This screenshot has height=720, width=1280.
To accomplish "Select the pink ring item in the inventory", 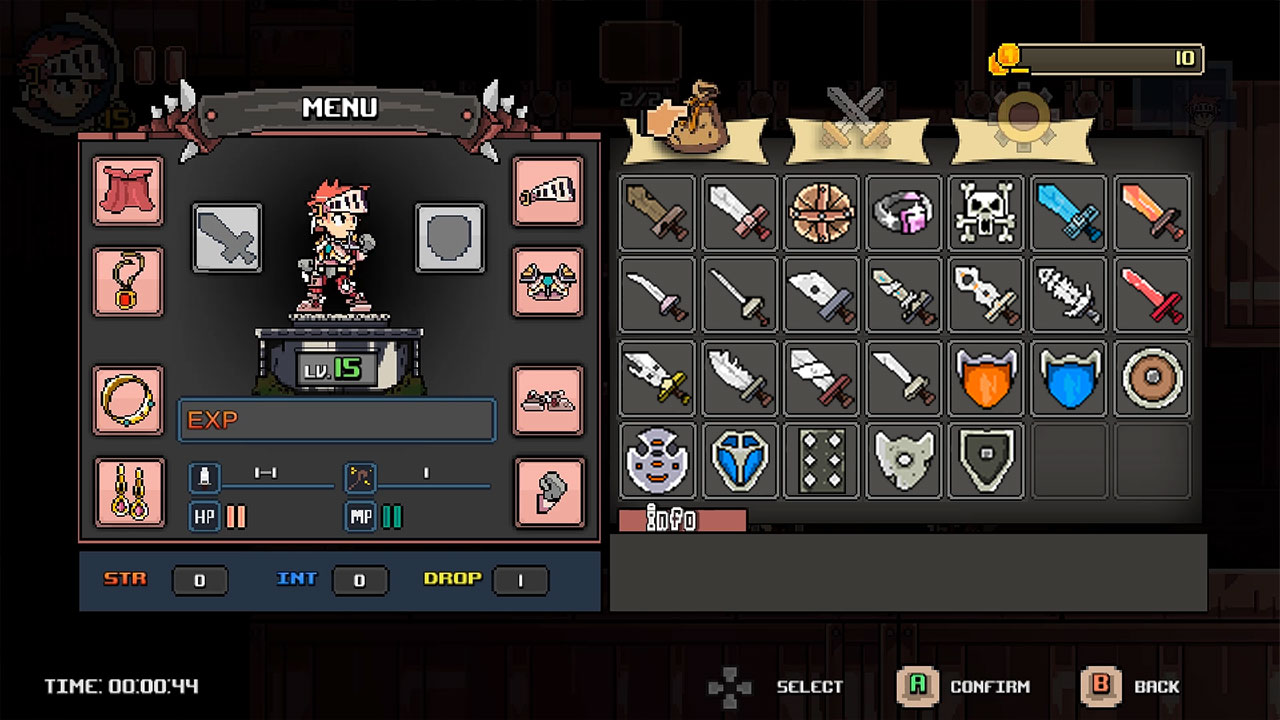I will click(x=903, y=214).
